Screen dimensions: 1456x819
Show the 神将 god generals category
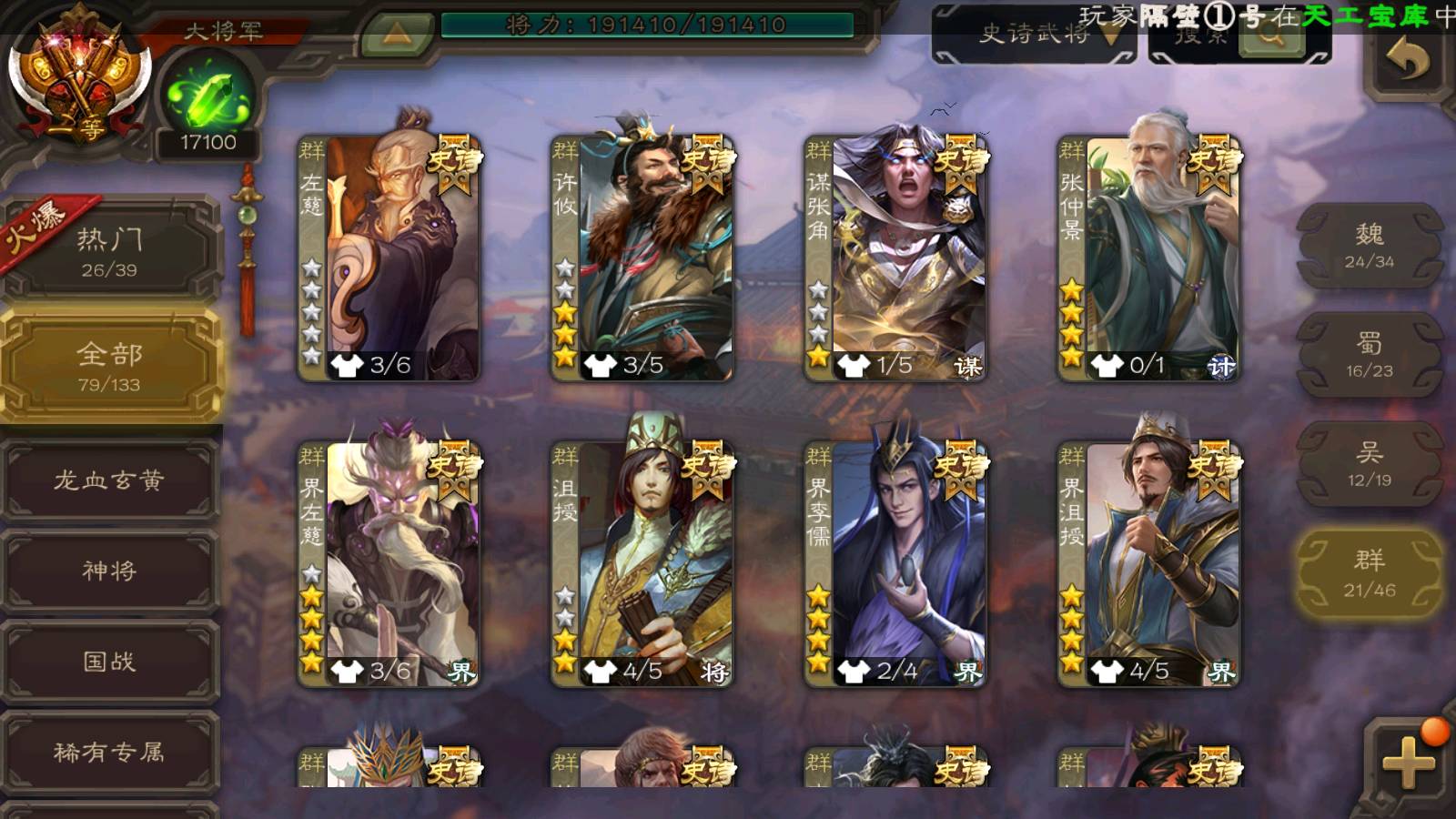109,571
